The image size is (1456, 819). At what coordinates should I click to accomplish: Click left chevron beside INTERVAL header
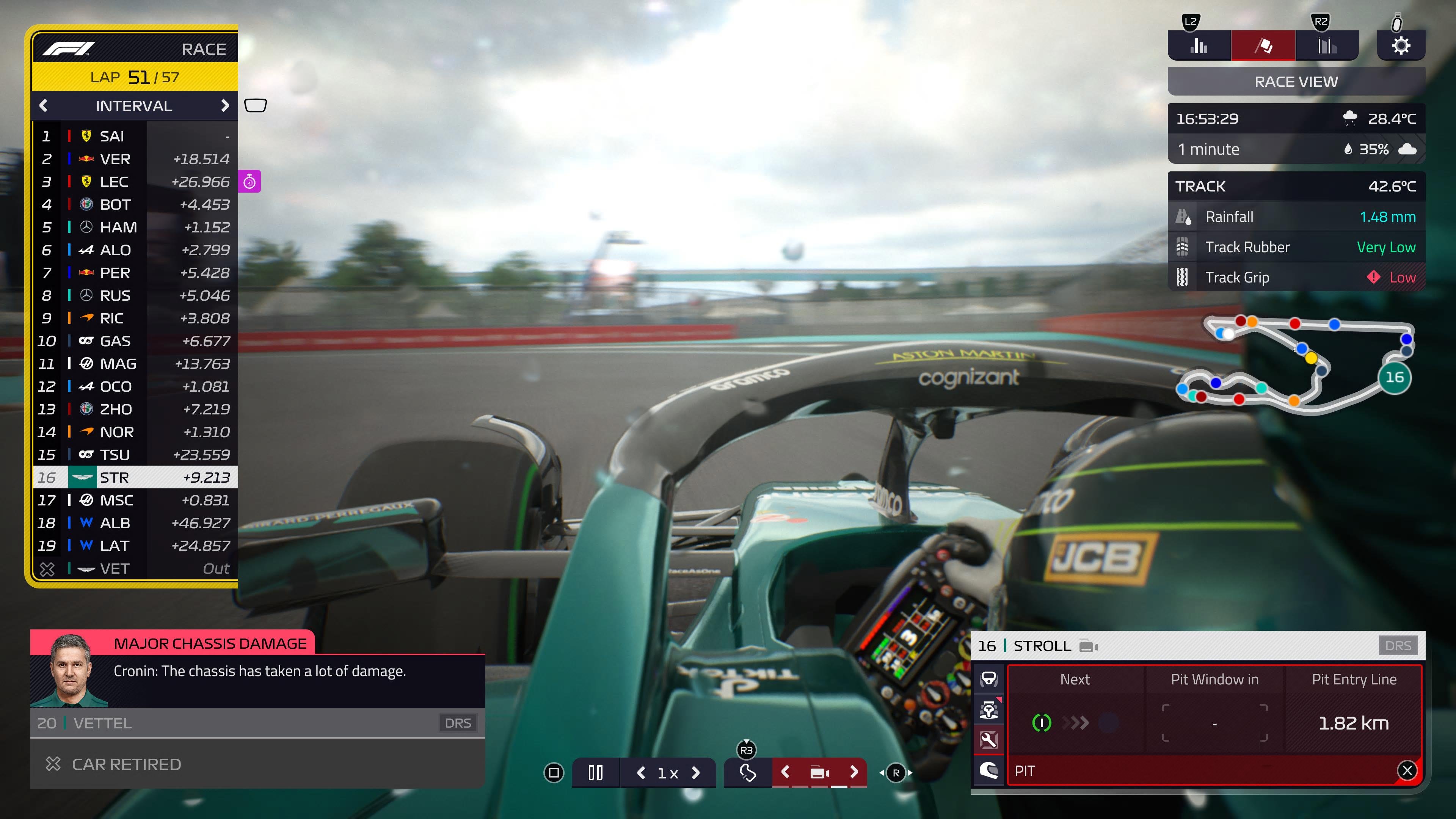click(x=44, y=106)
